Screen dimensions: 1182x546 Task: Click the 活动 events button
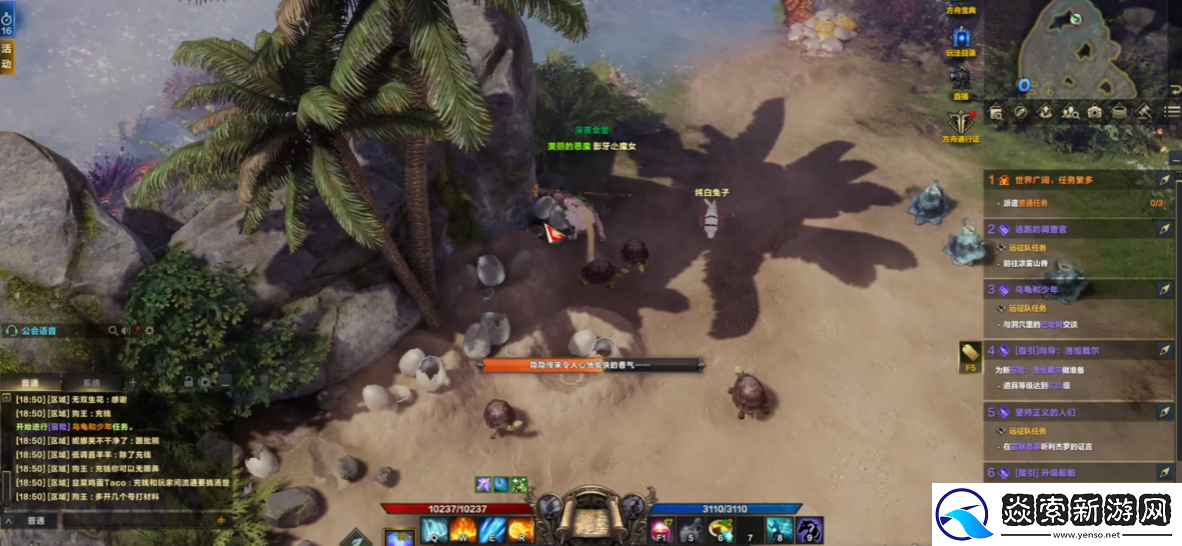point(7,56)
